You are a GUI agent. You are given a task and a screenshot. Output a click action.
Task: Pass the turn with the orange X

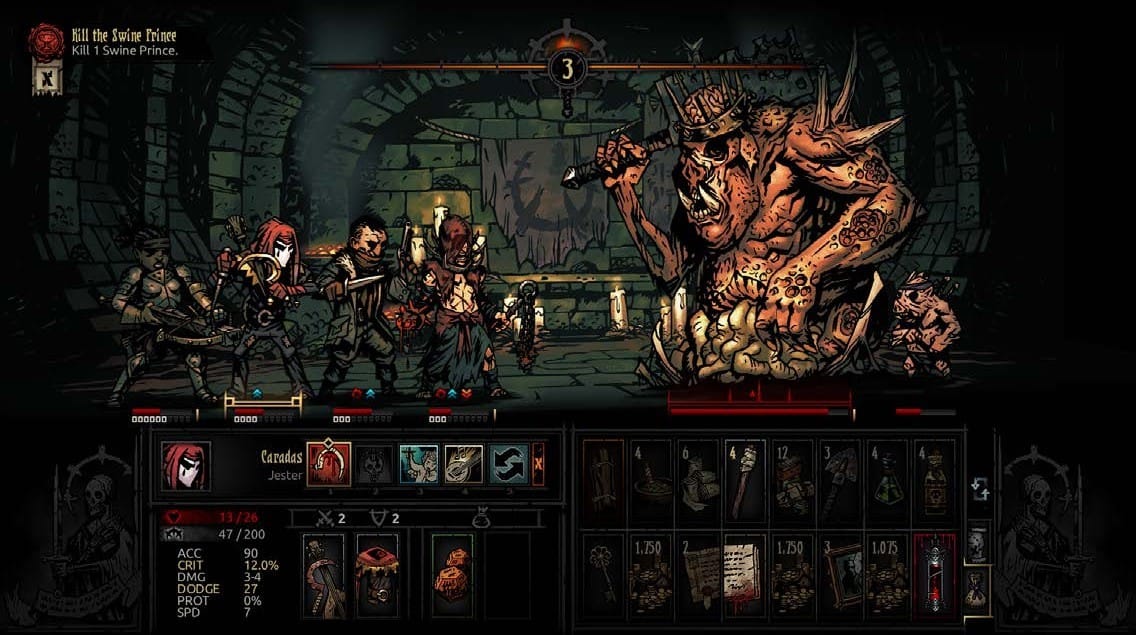[x=539, y=464]
